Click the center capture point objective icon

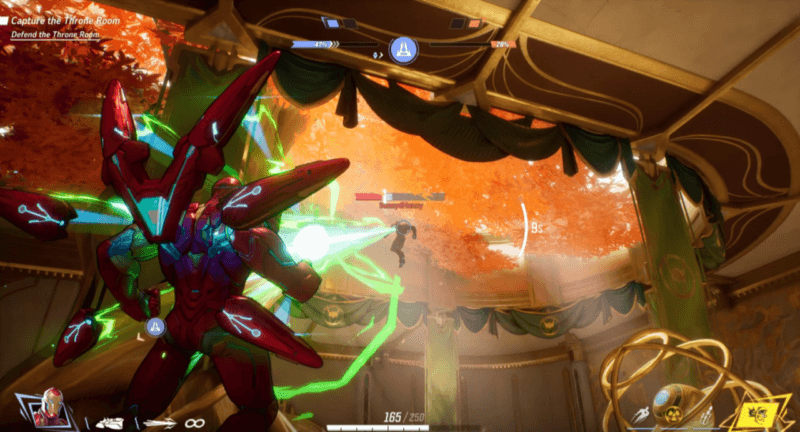[x=403, y=47]
